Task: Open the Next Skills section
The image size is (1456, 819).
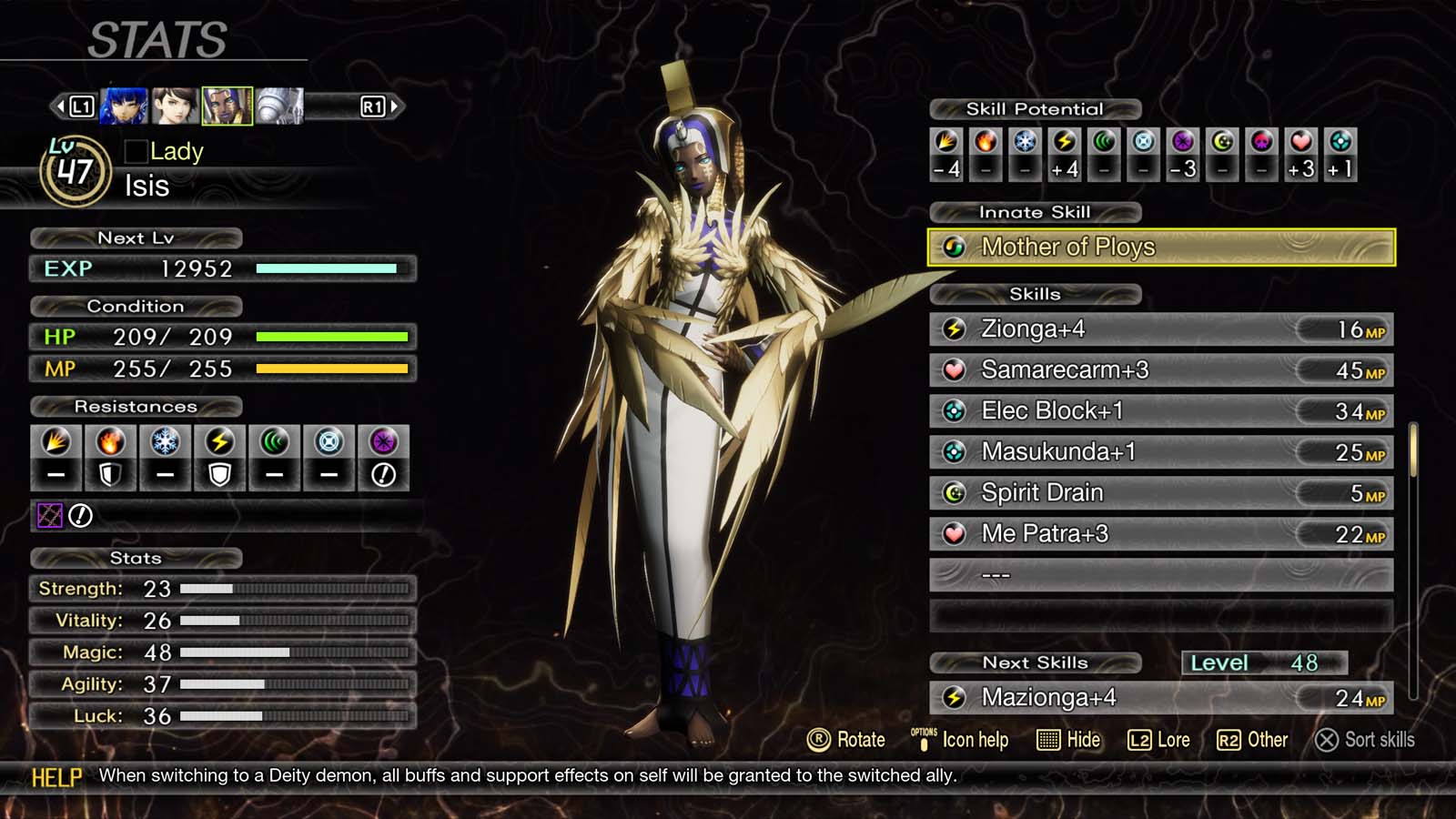Action: point(1036,662)
